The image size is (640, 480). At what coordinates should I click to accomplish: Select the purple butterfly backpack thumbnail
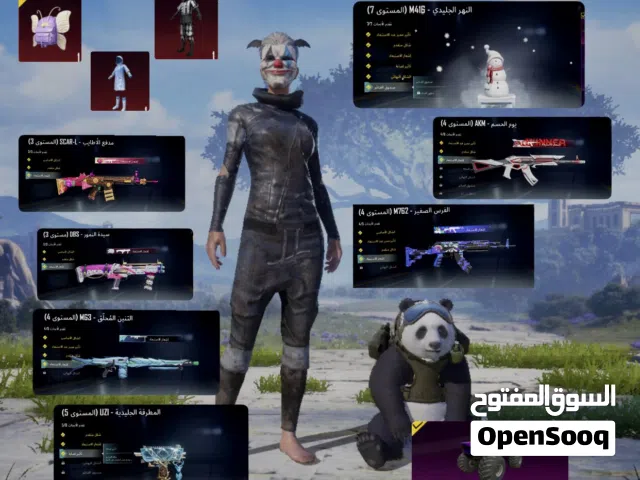(x=49, y=30)
